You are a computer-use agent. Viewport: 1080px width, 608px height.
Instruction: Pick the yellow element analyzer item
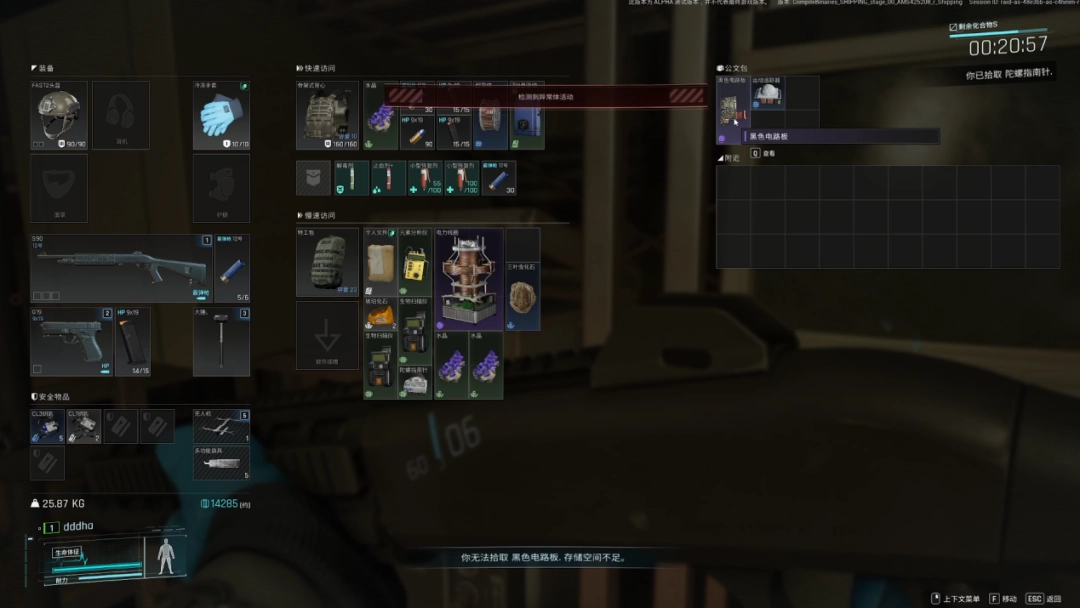pos(415,262)
